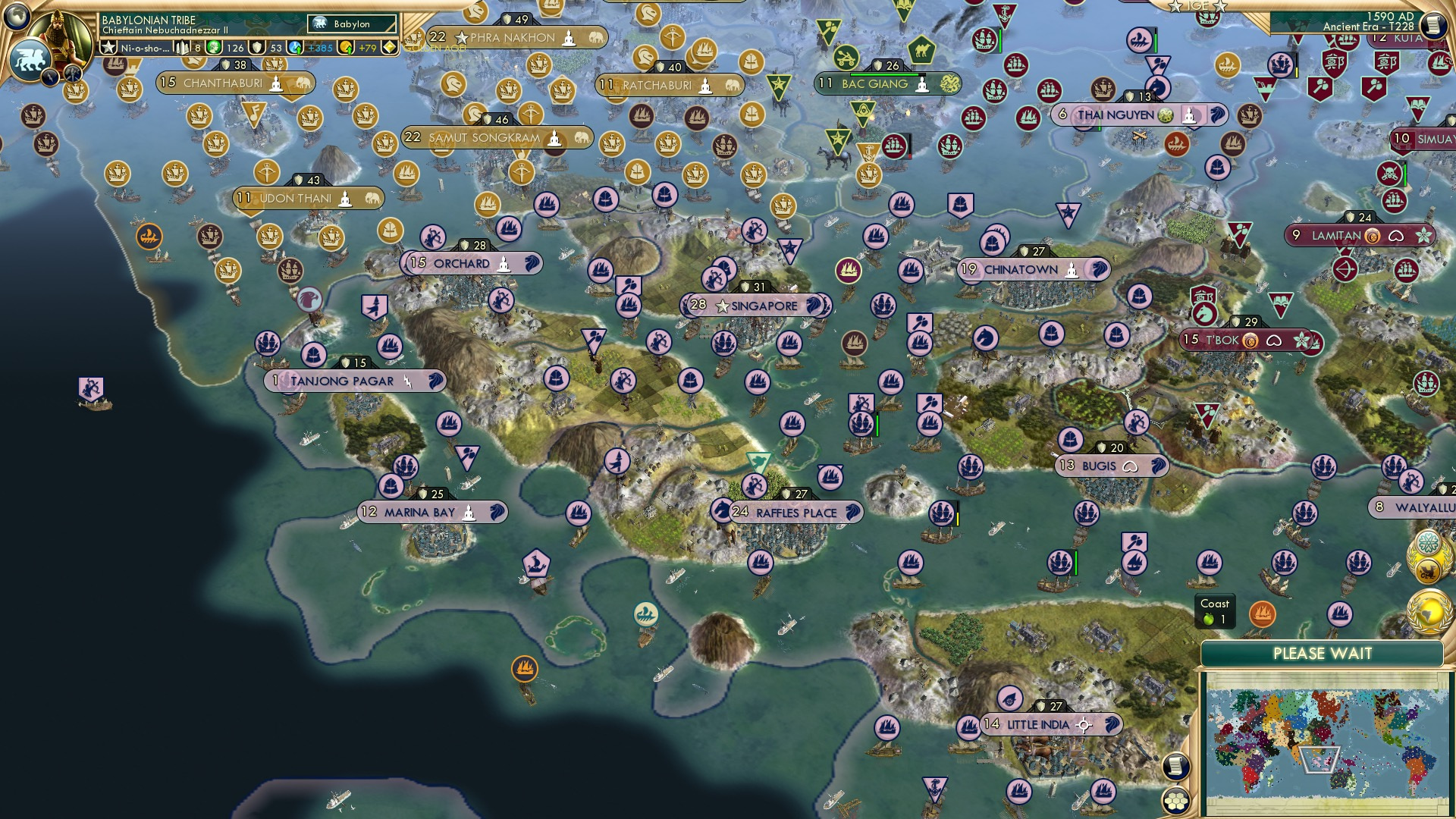Image resolution: width=1456 pixels, height=819 pixels.
Task: Expand the Coast tile yield popup
Action: tap(1216, 611)
